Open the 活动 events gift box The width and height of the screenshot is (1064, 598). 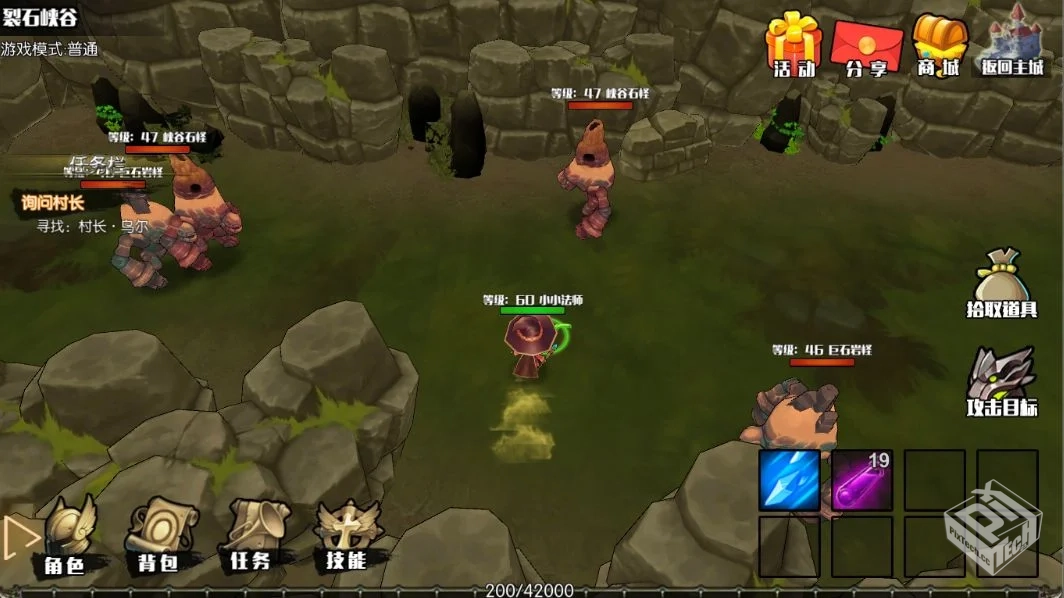[x=794, y=45]
